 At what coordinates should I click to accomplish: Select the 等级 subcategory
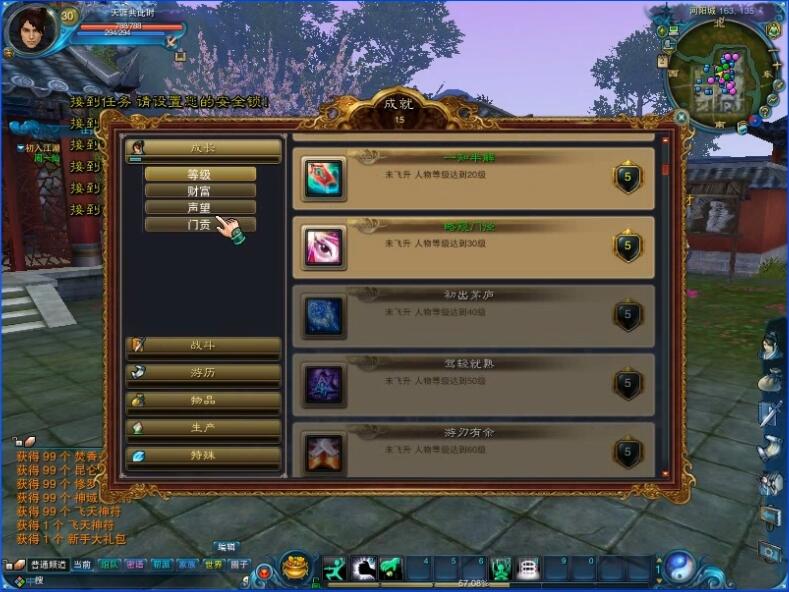tap(200, 174)
